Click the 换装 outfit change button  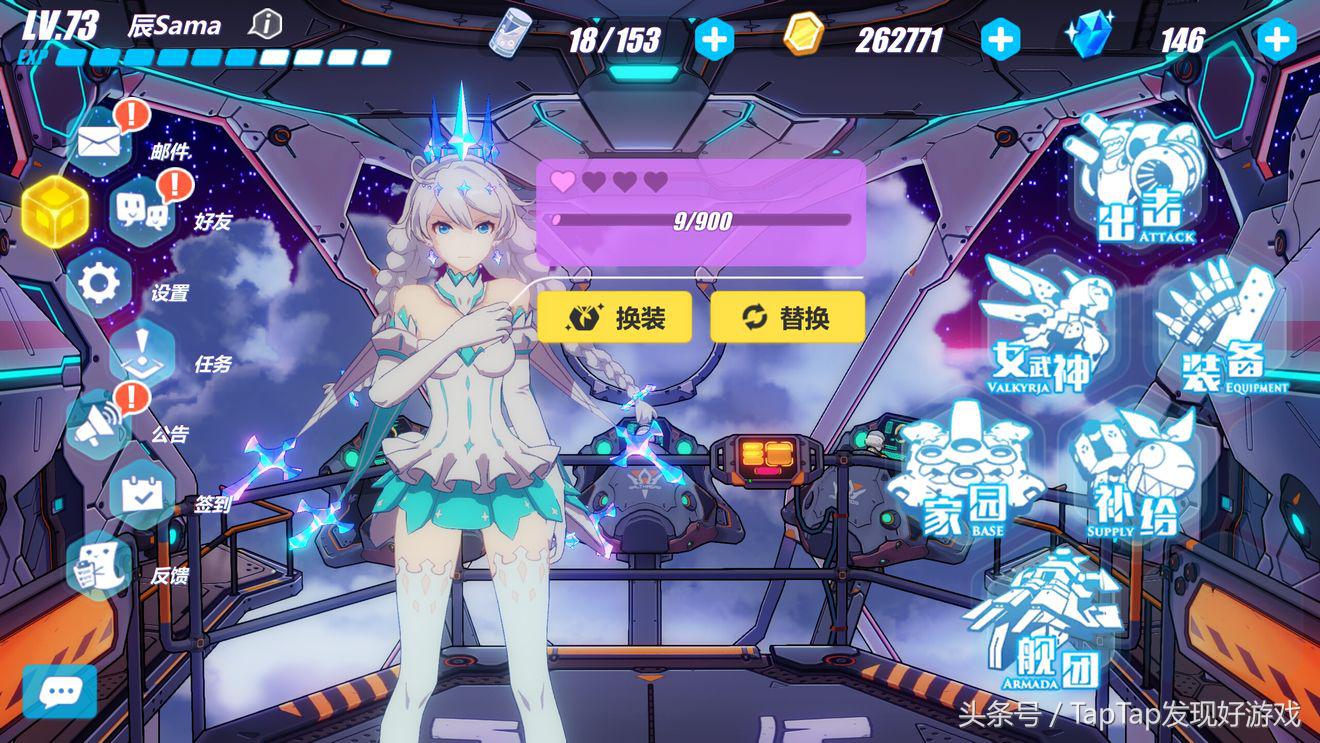[614, 318]
